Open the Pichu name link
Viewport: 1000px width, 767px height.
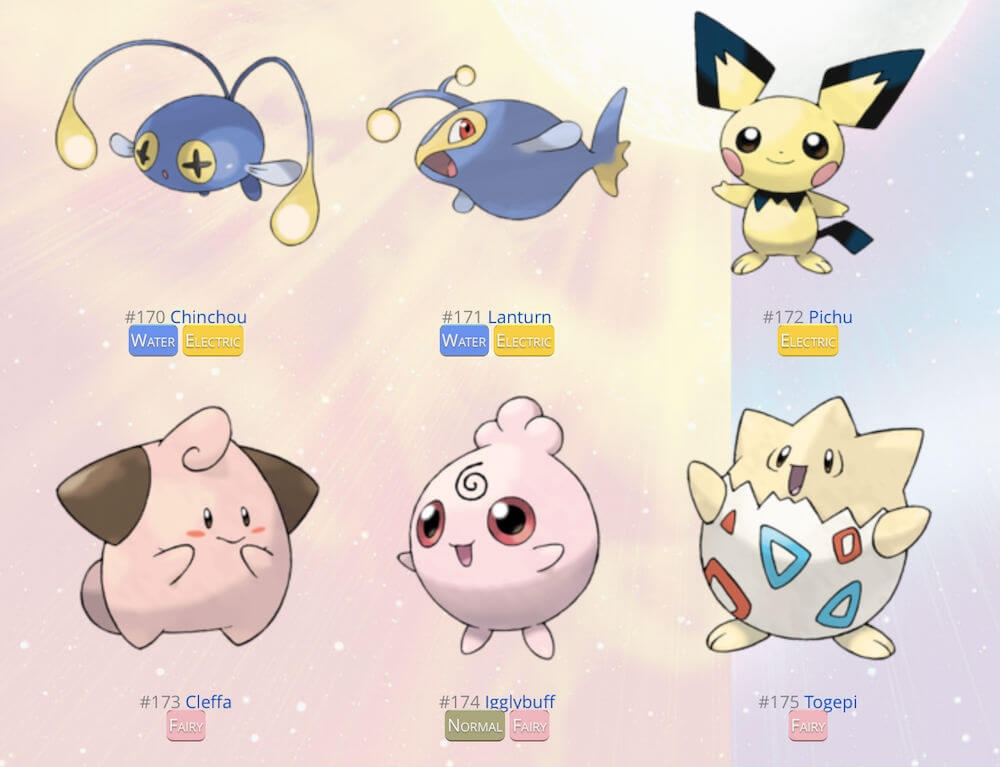pyautogui.click(x=830, y=317)
